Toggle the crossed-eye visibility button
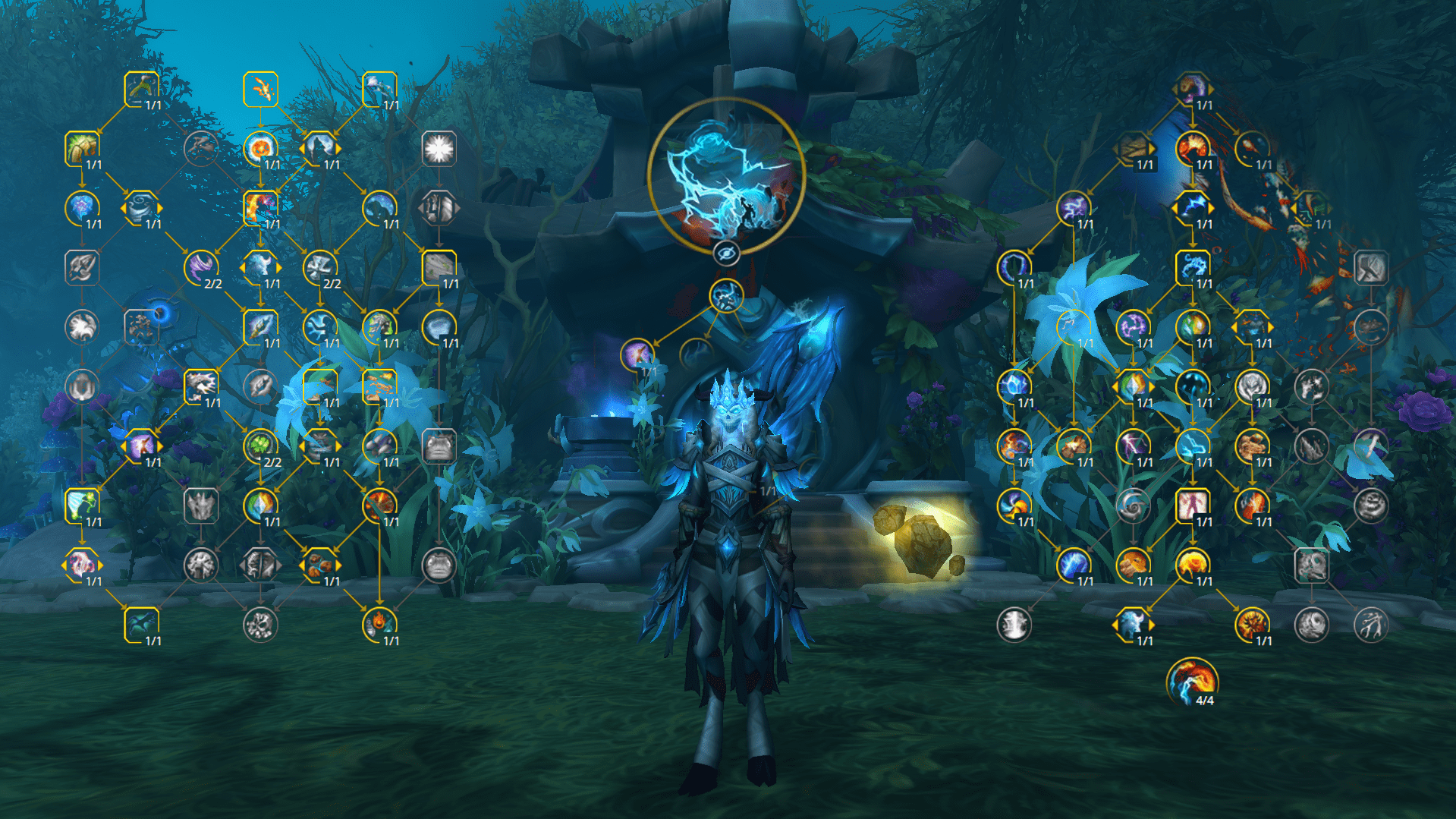The image size is (1456, 819). tap(726, 254)
